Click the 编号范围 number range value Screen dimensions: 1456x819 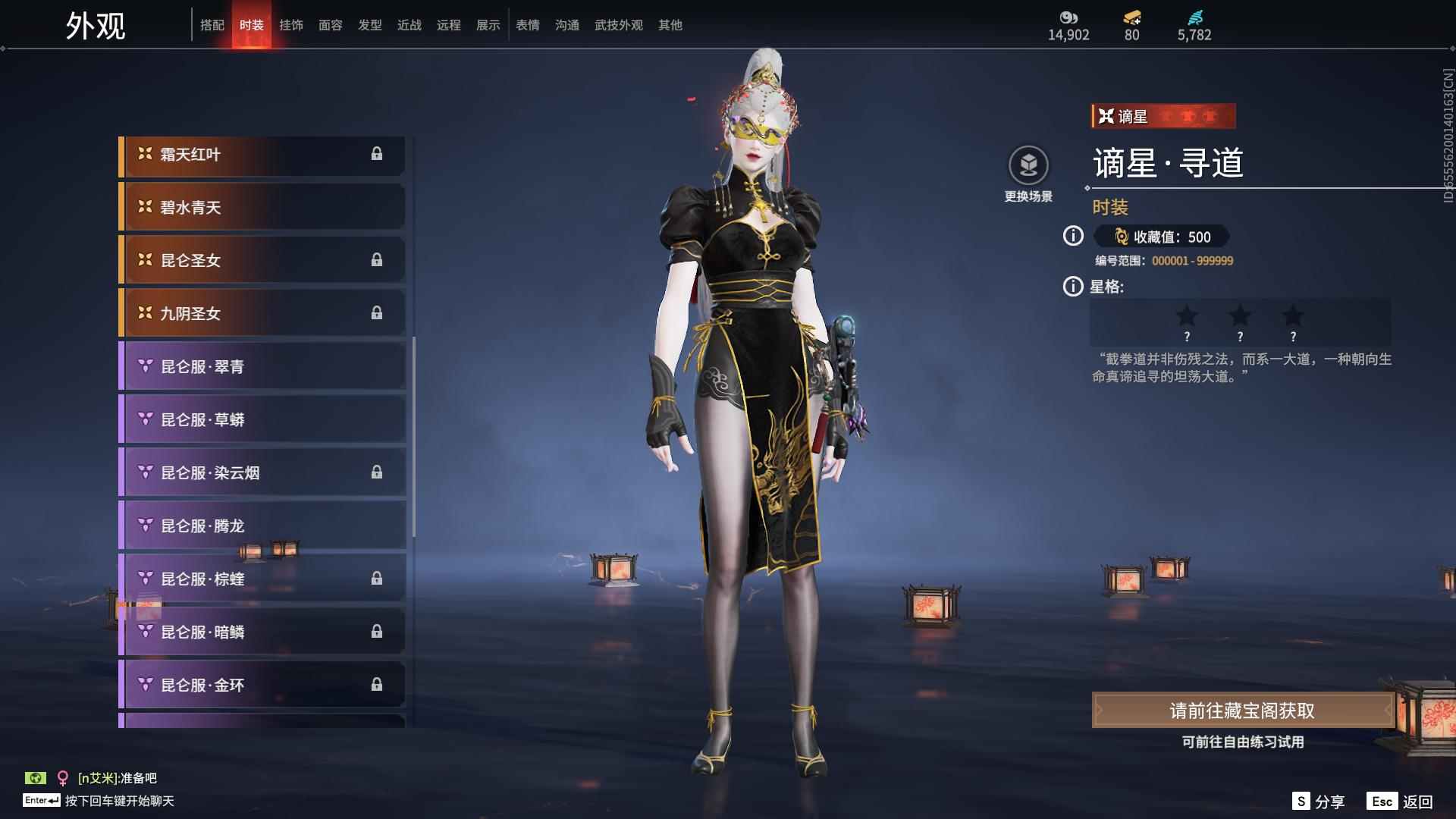click(1192, 260)
